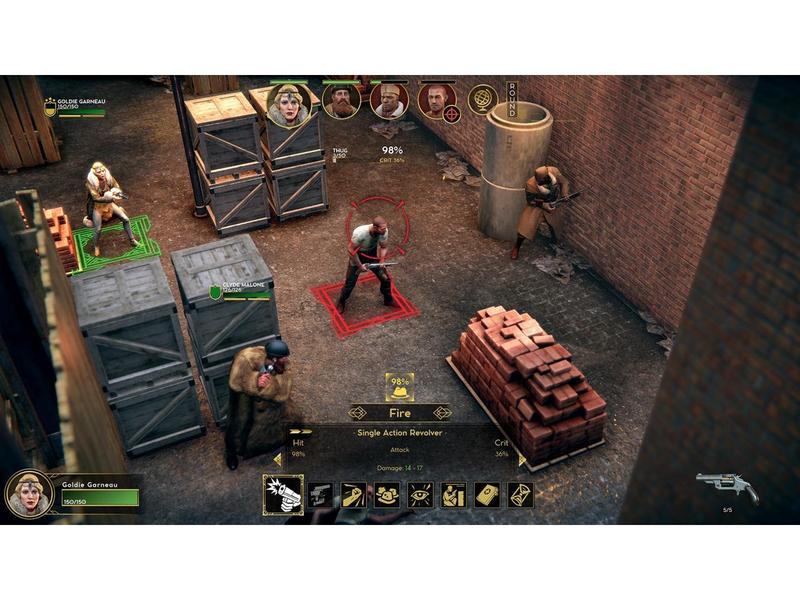Select the targeted thug's turn portrait
This screenshot has height=600, width=800.
click(437, 101)
